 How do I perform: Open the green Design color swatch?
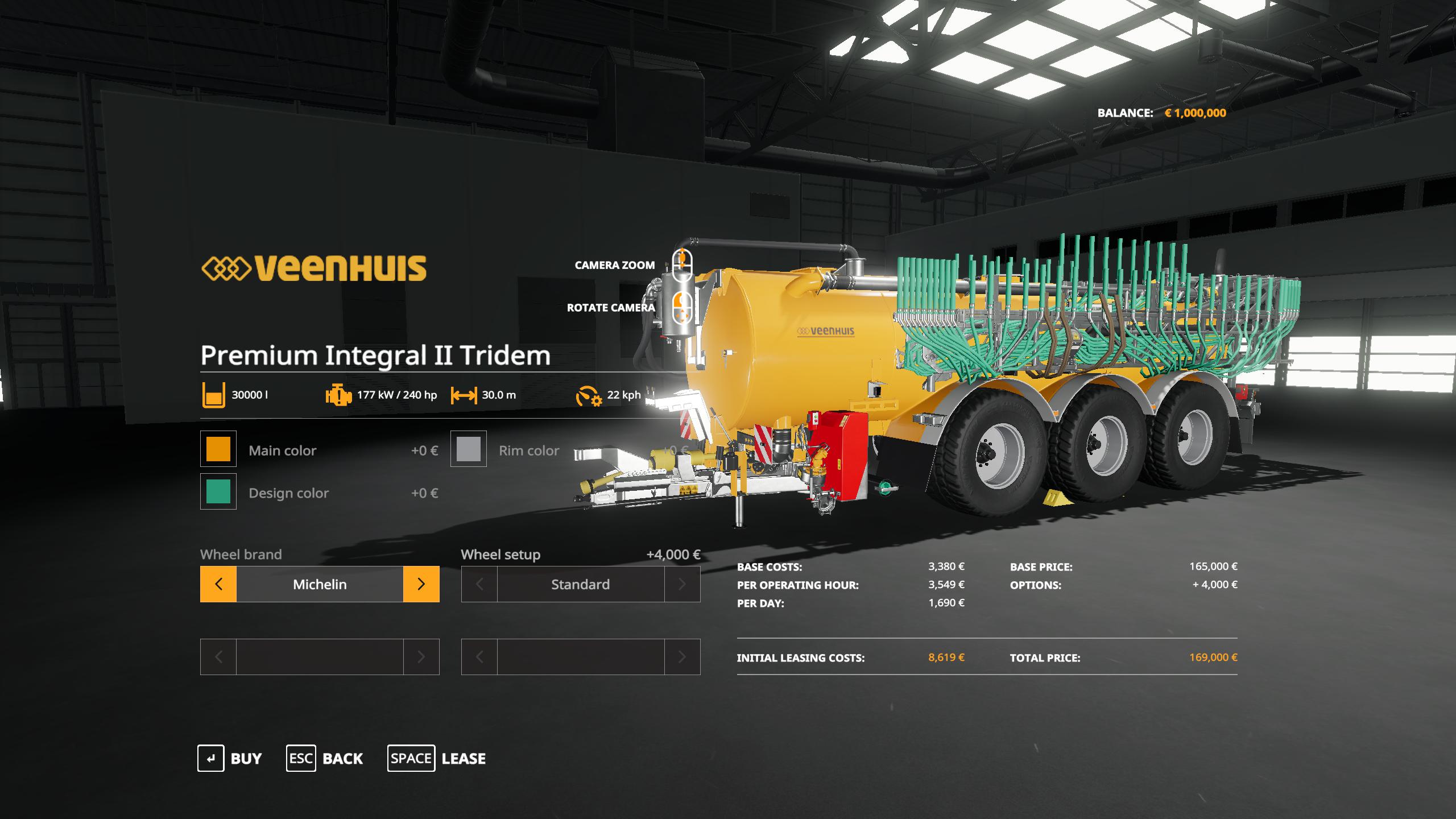[x=218, y=491]
